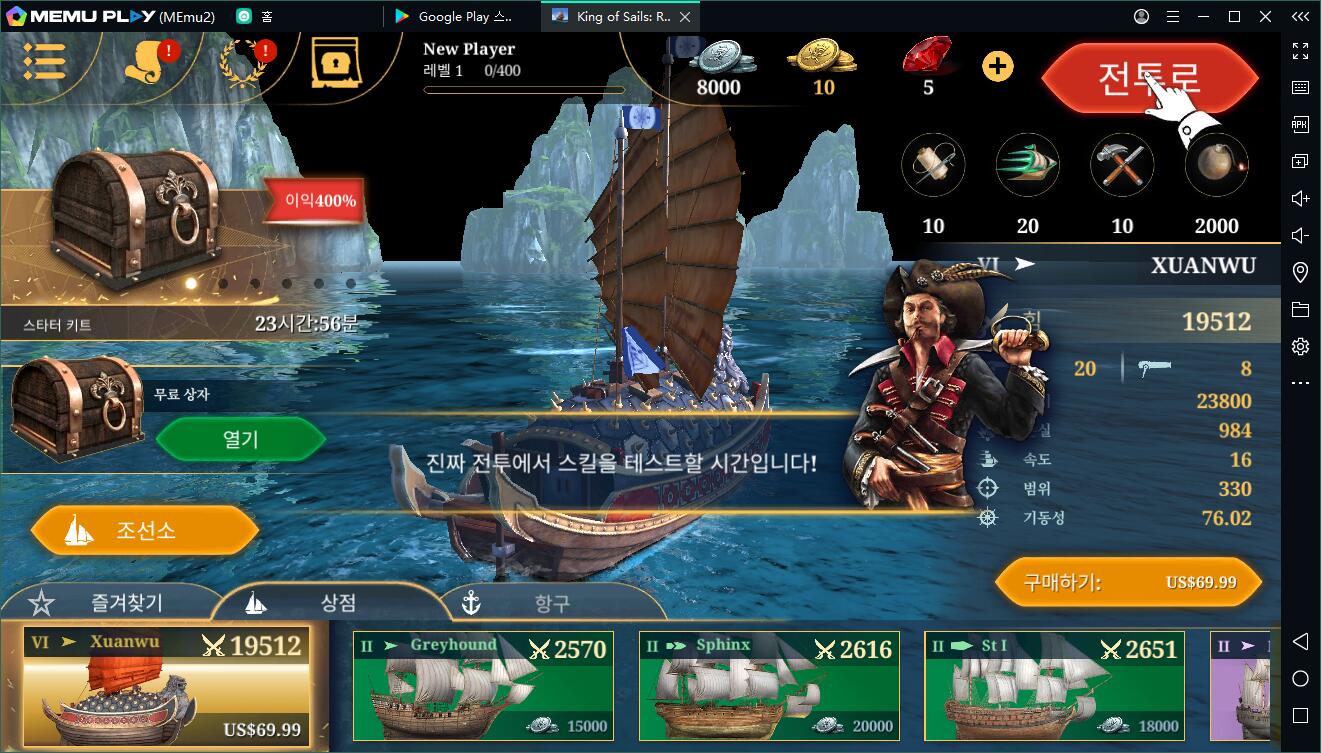
Task: Add more currency with the yellow plus
Action: [997, 67]
